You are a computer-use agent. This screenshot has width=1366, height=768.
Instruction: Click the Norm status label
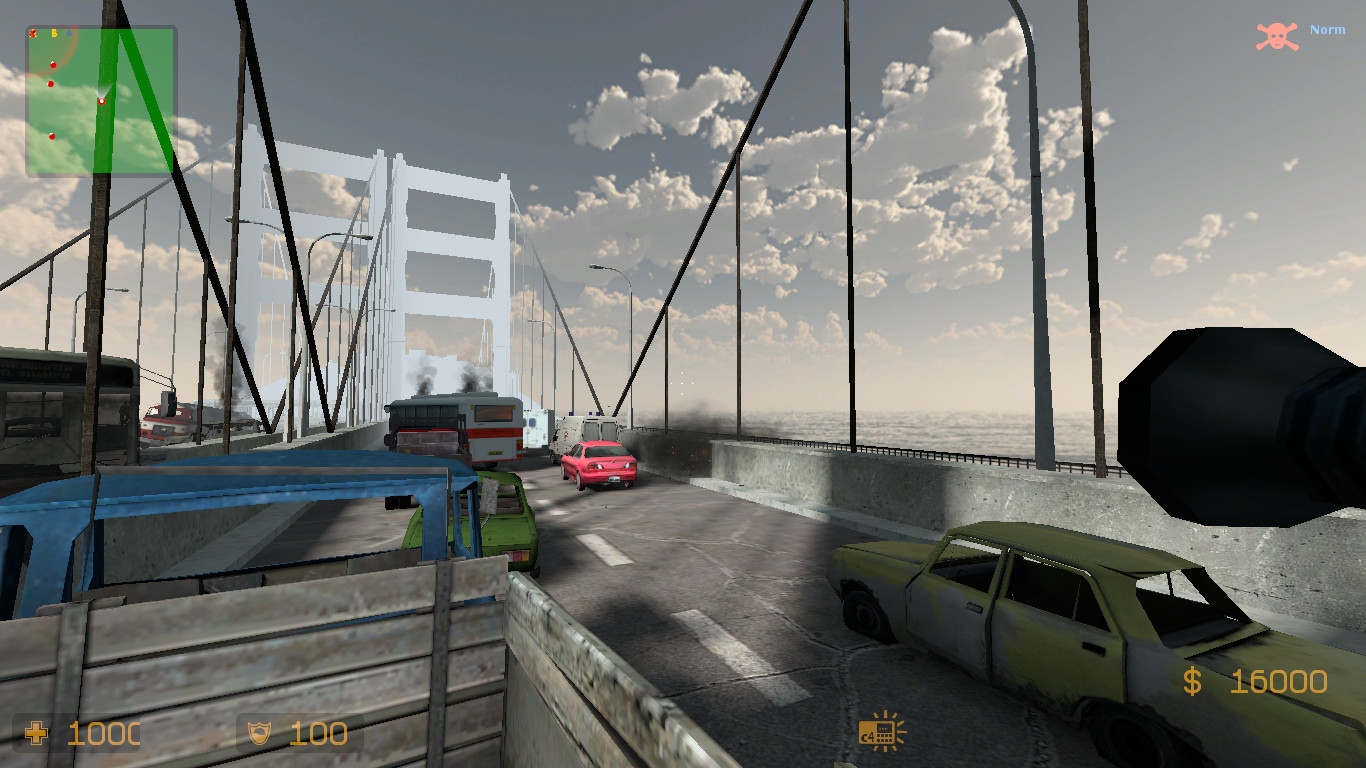click(1327, 29)
